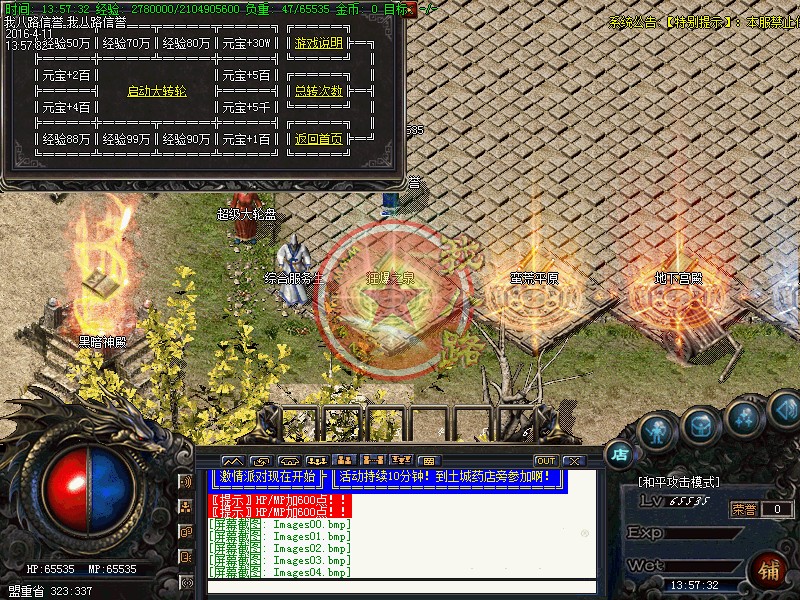
Task: Click the chat text input field
Action: [400, 587]
